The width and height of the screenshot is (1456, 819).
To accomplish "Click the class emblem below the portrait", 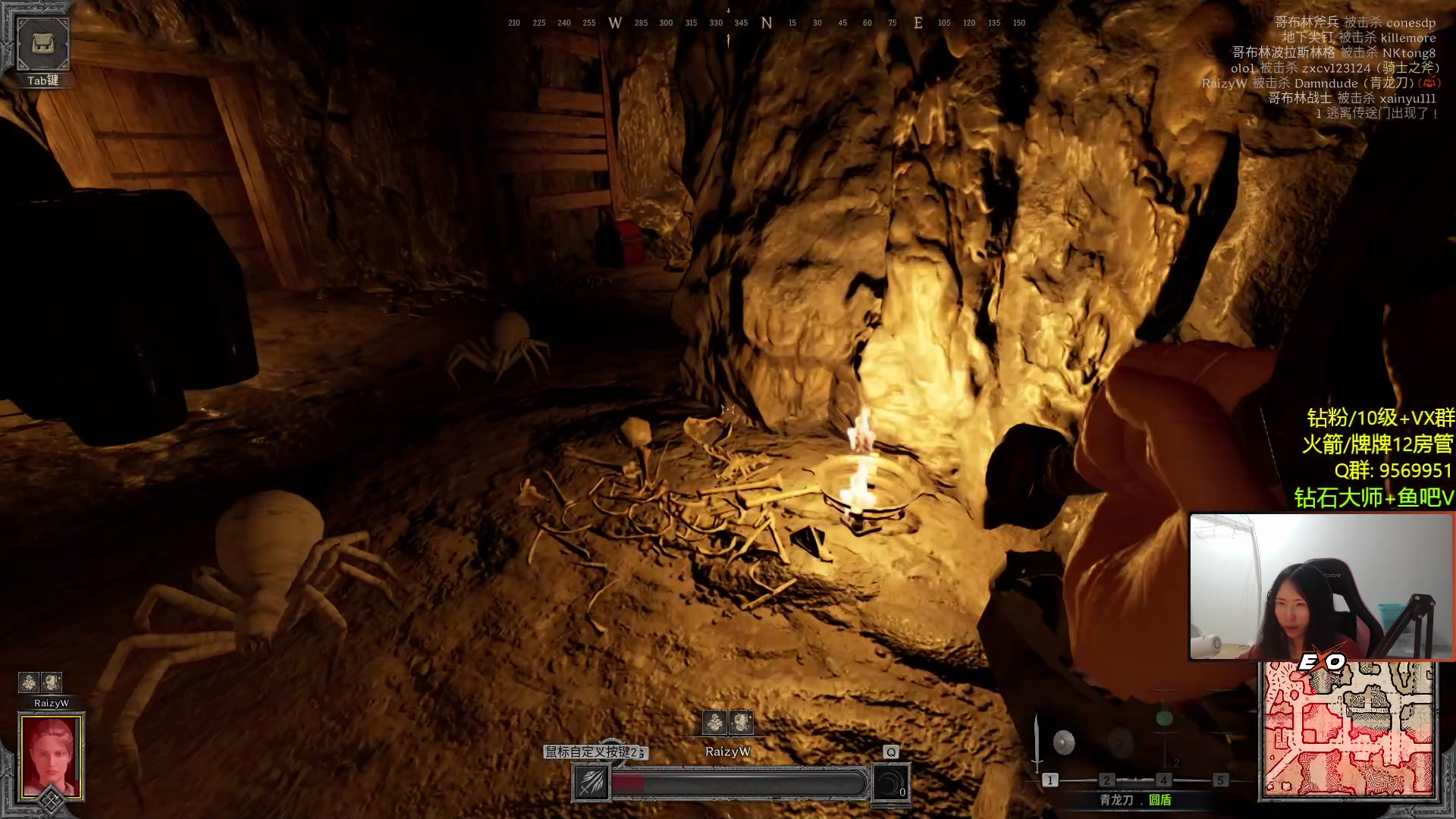I will pyautogui.click(x=51, y=801).
